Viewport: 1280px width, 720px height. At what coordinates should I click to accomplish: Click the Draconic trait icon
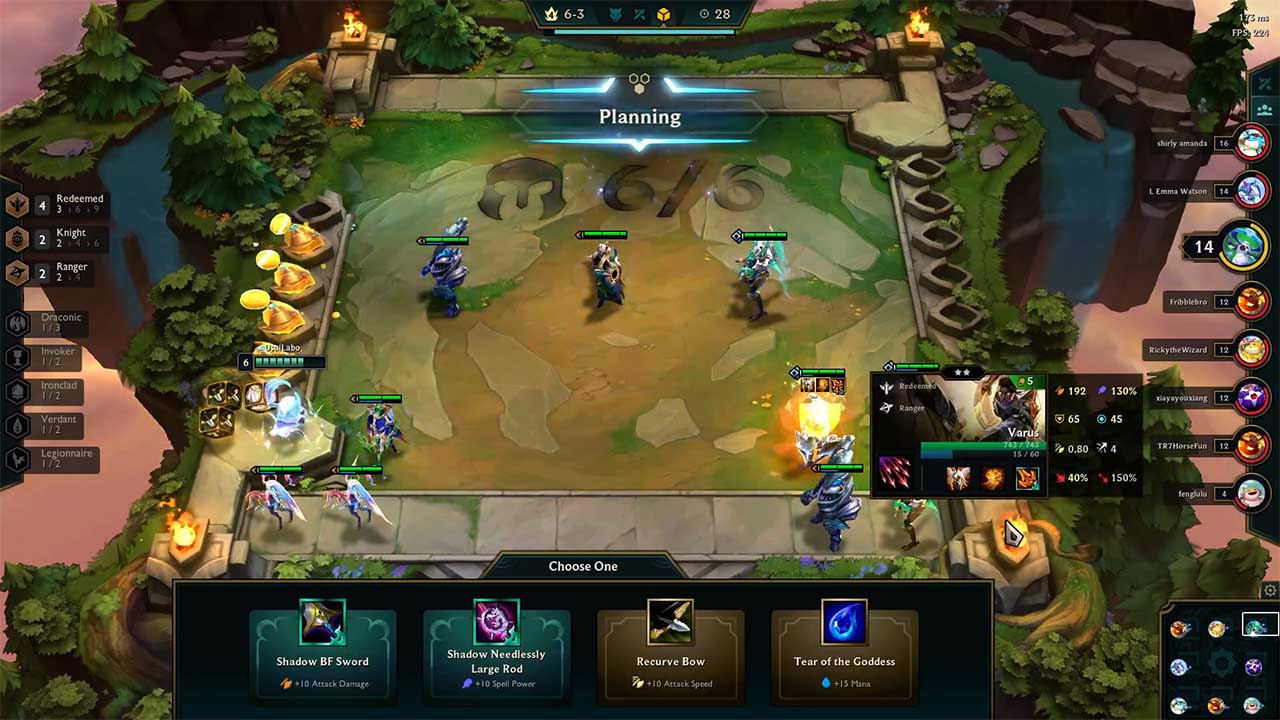(x=16, y=322)
